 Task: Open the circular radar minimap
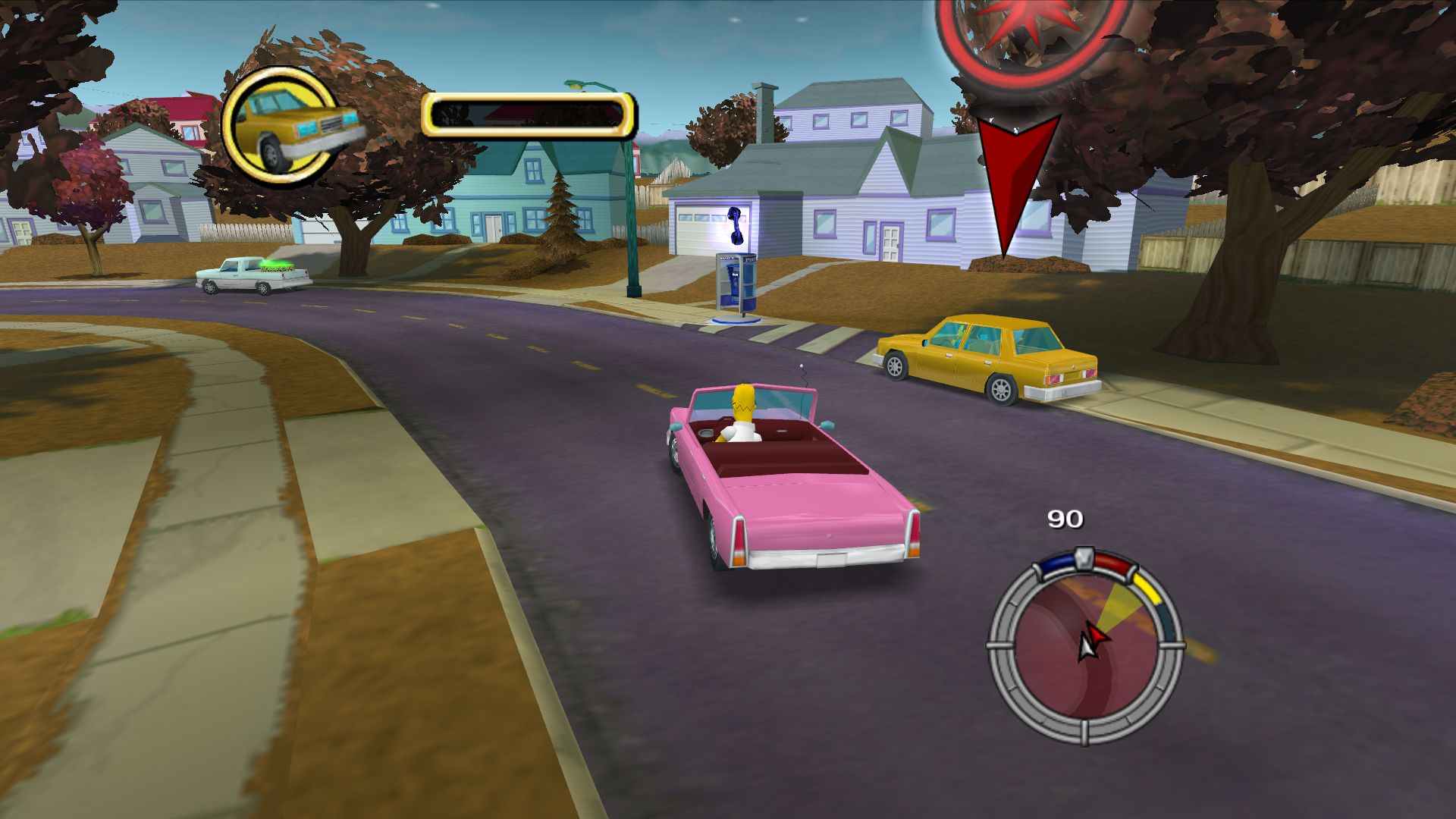coord(1085,646)
